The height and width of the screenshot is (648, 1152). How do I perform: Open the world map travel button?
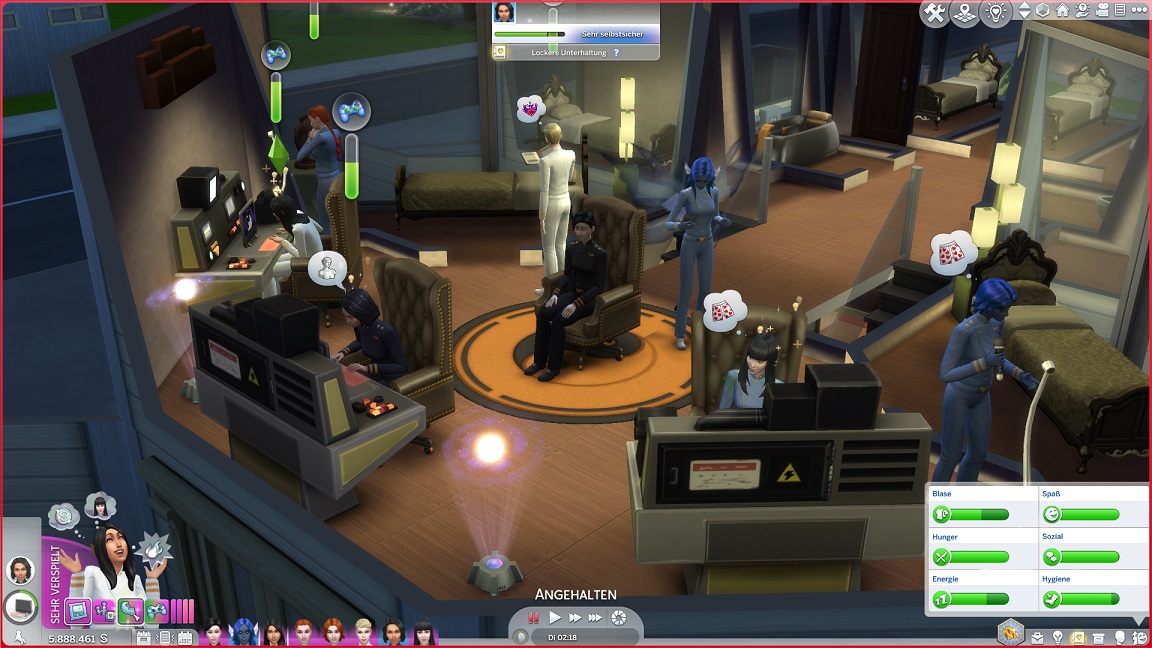pyautogui.click(x=965, y=13)
